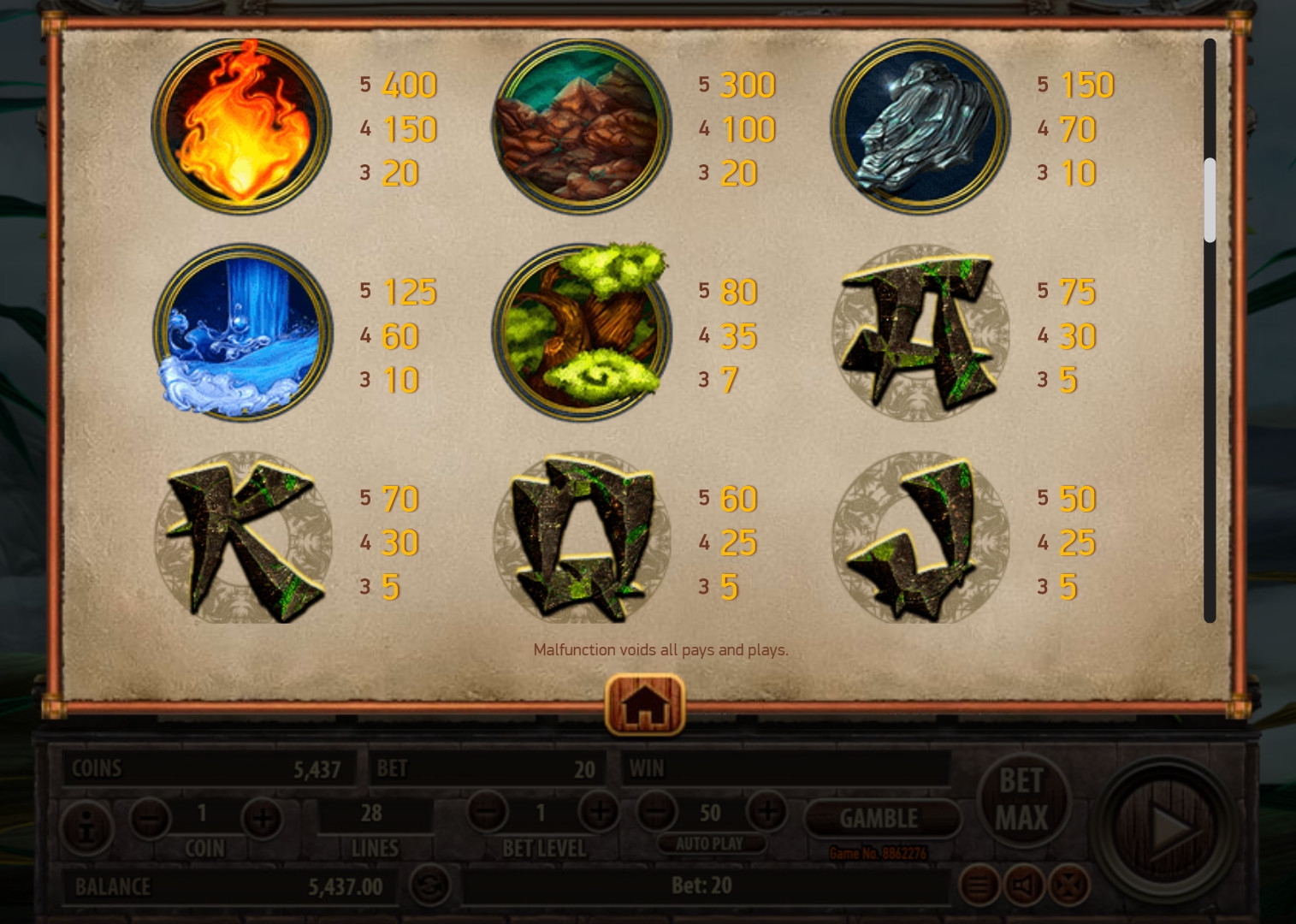This screenshot has height=924, width=1296.
Task: Decrease the auto play spin count
Action: tap(656, 811)
